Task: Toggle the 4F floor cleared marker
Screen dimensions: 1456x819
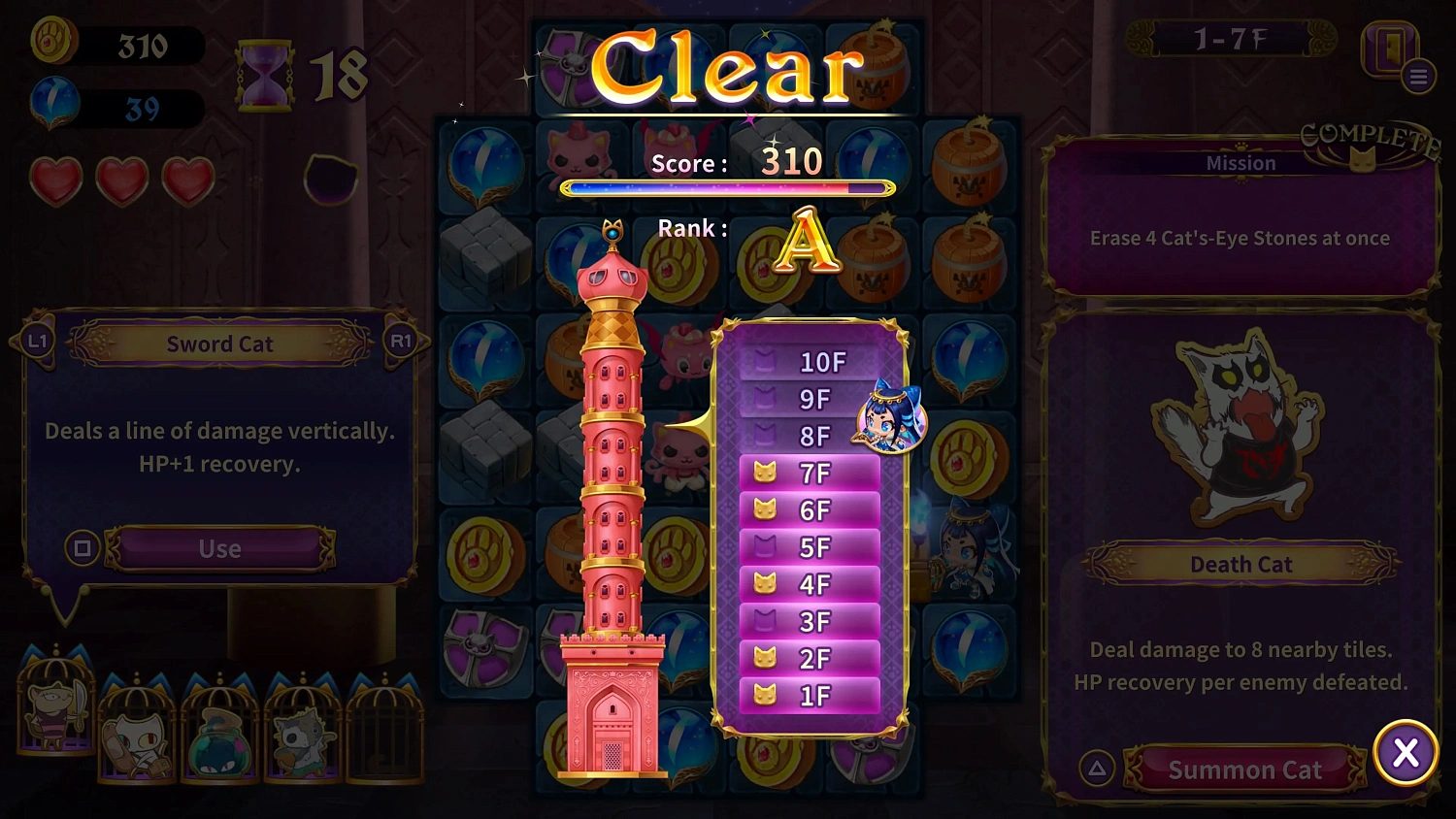Action: [765, 584]
